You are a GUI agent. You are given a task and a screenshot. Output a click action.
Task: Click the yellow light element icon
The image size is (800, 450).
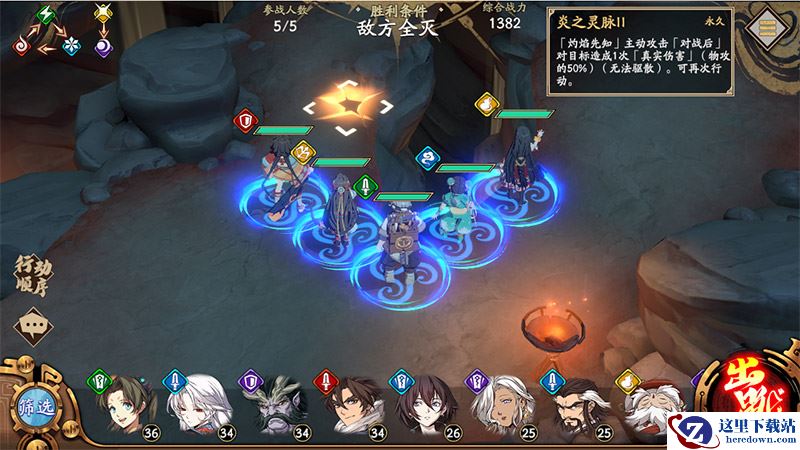[104, 14]
